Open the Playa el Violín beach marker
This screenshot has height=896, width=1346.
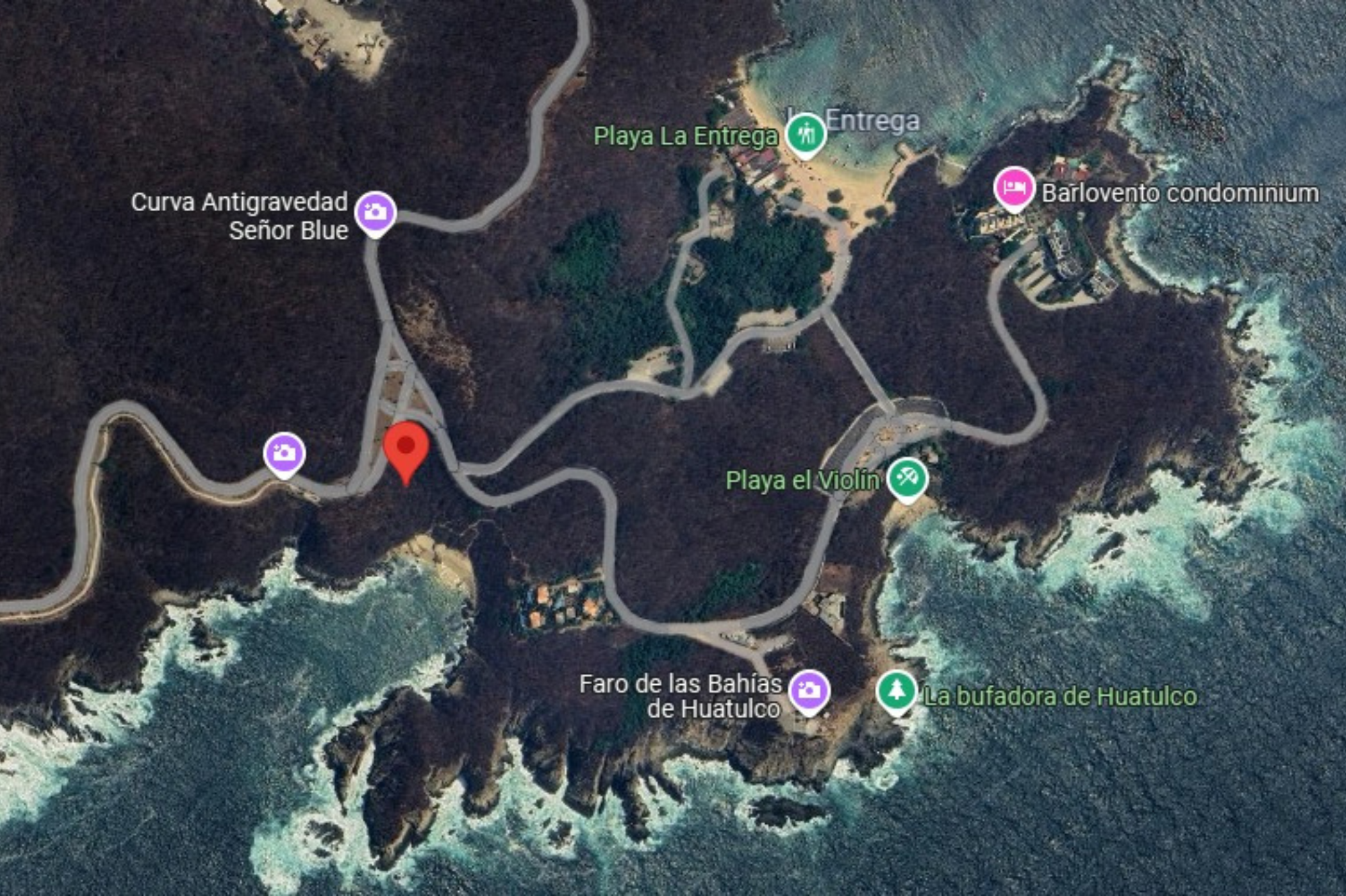(x=907, y=478)
